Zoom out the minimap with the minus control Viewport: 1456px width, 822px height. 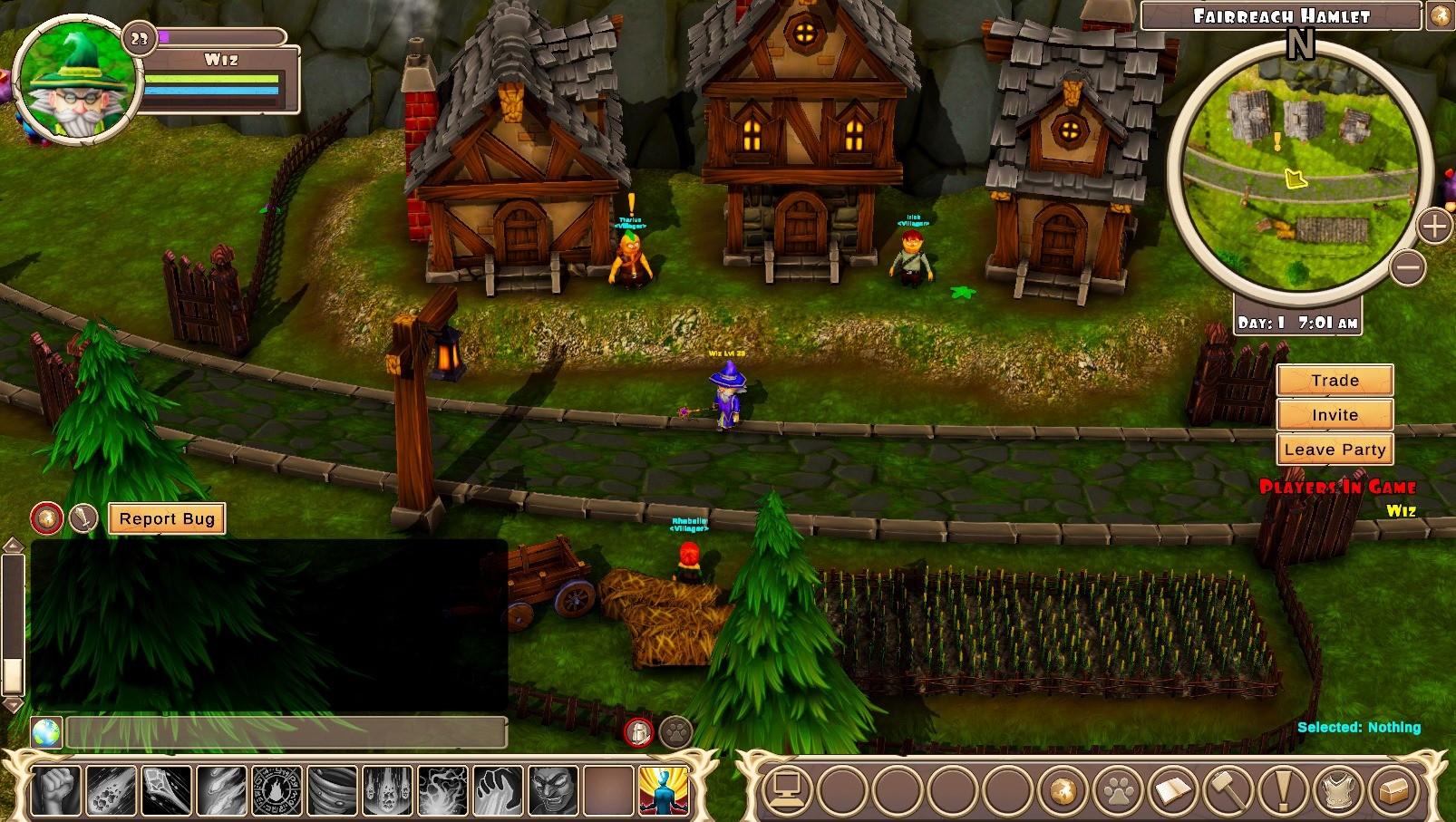tap(1406, 266)
